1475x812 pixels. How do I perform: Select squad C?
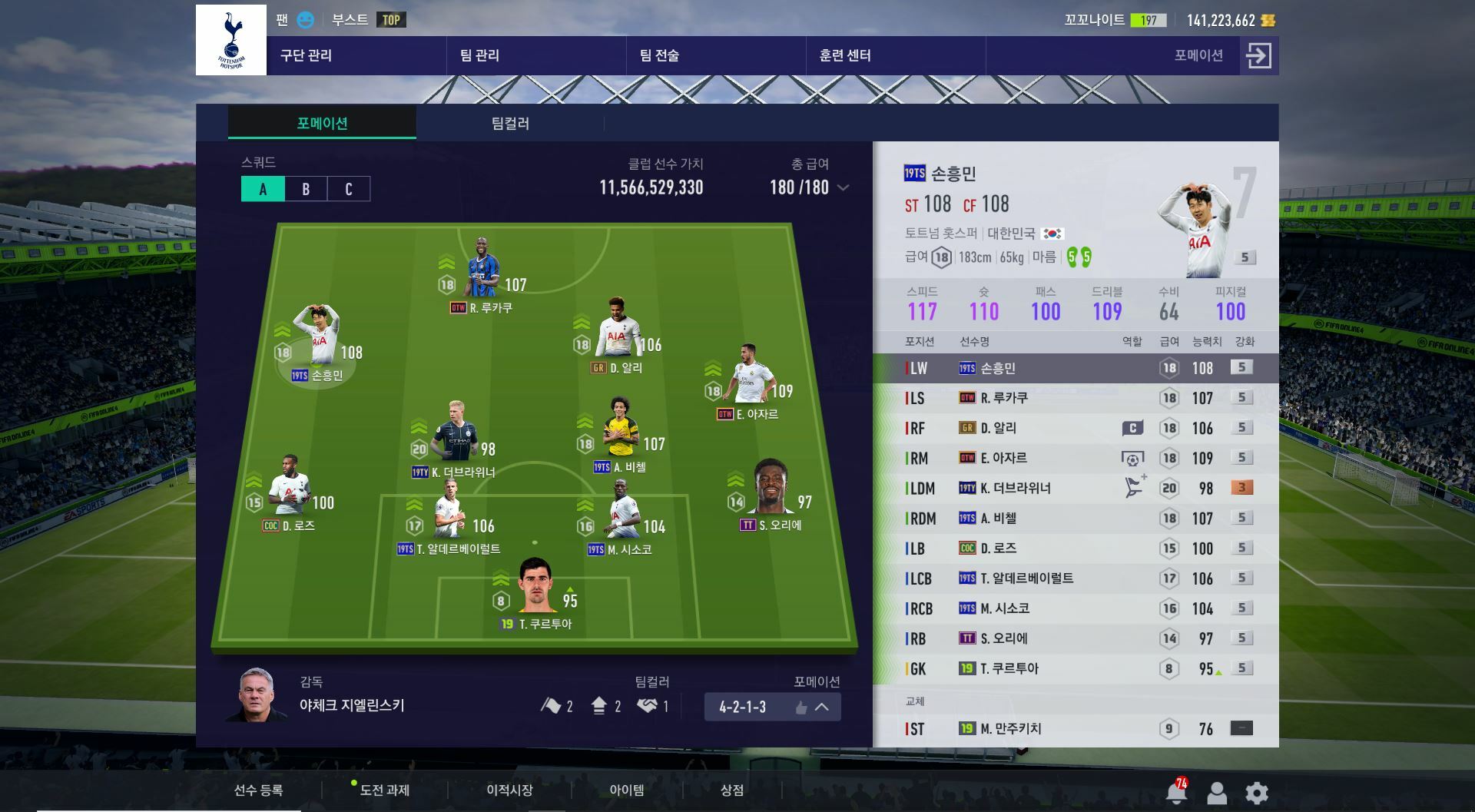click(x=348, y=189)
